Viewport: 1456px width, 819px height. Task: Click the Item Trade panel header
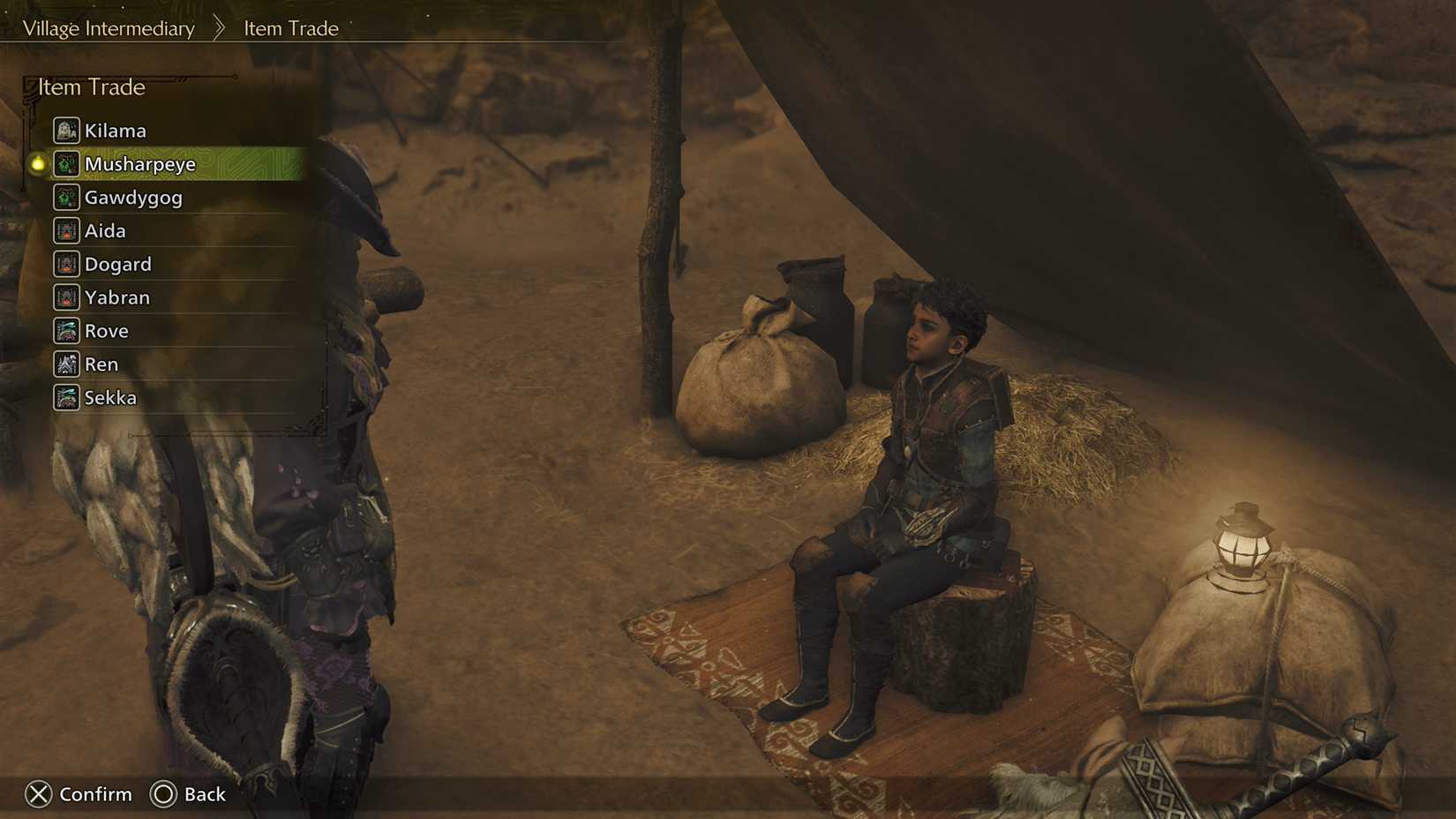(x=90, y=87)
